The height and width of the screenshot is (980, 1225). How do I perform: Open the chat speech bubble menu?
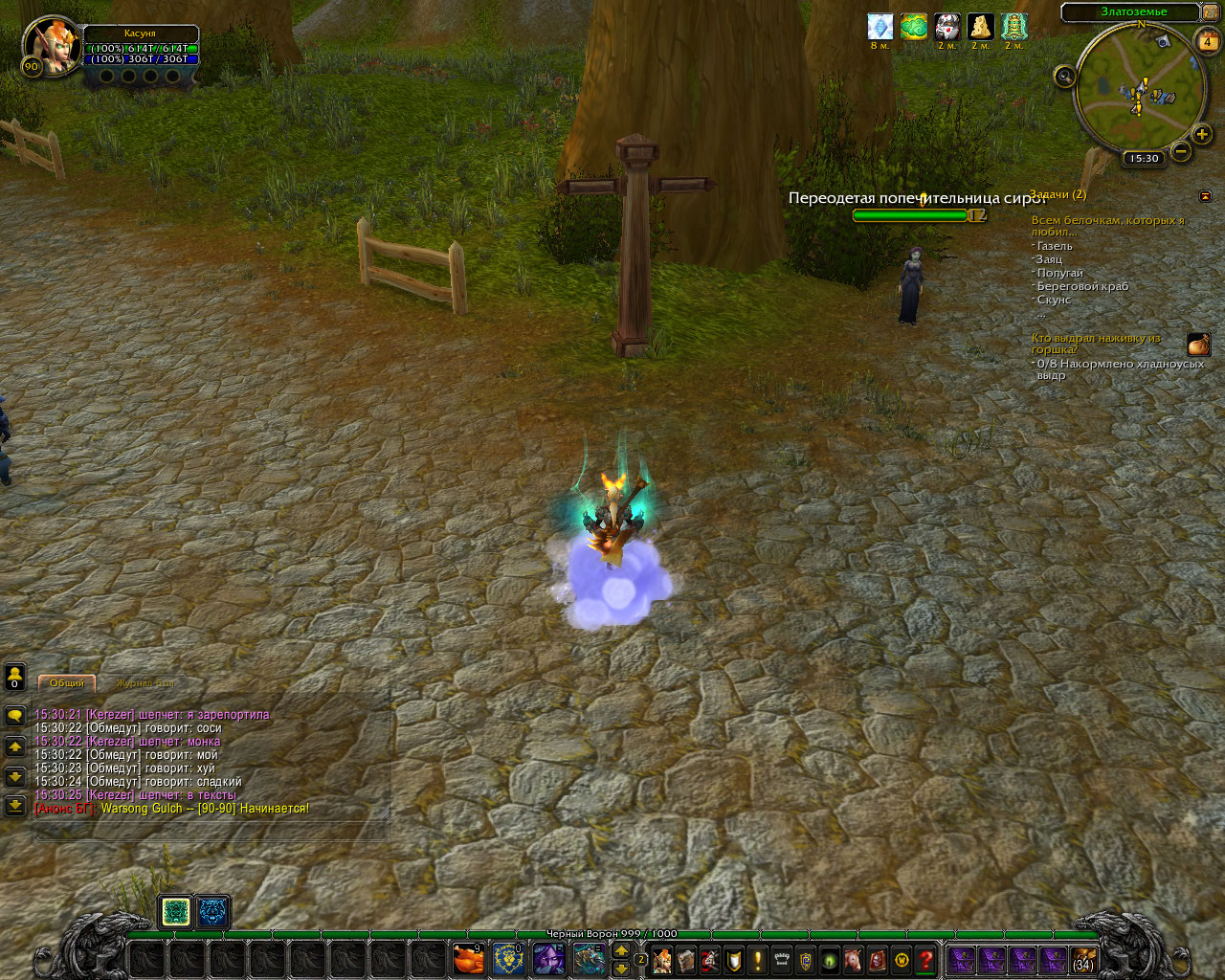tap(14, 715)
